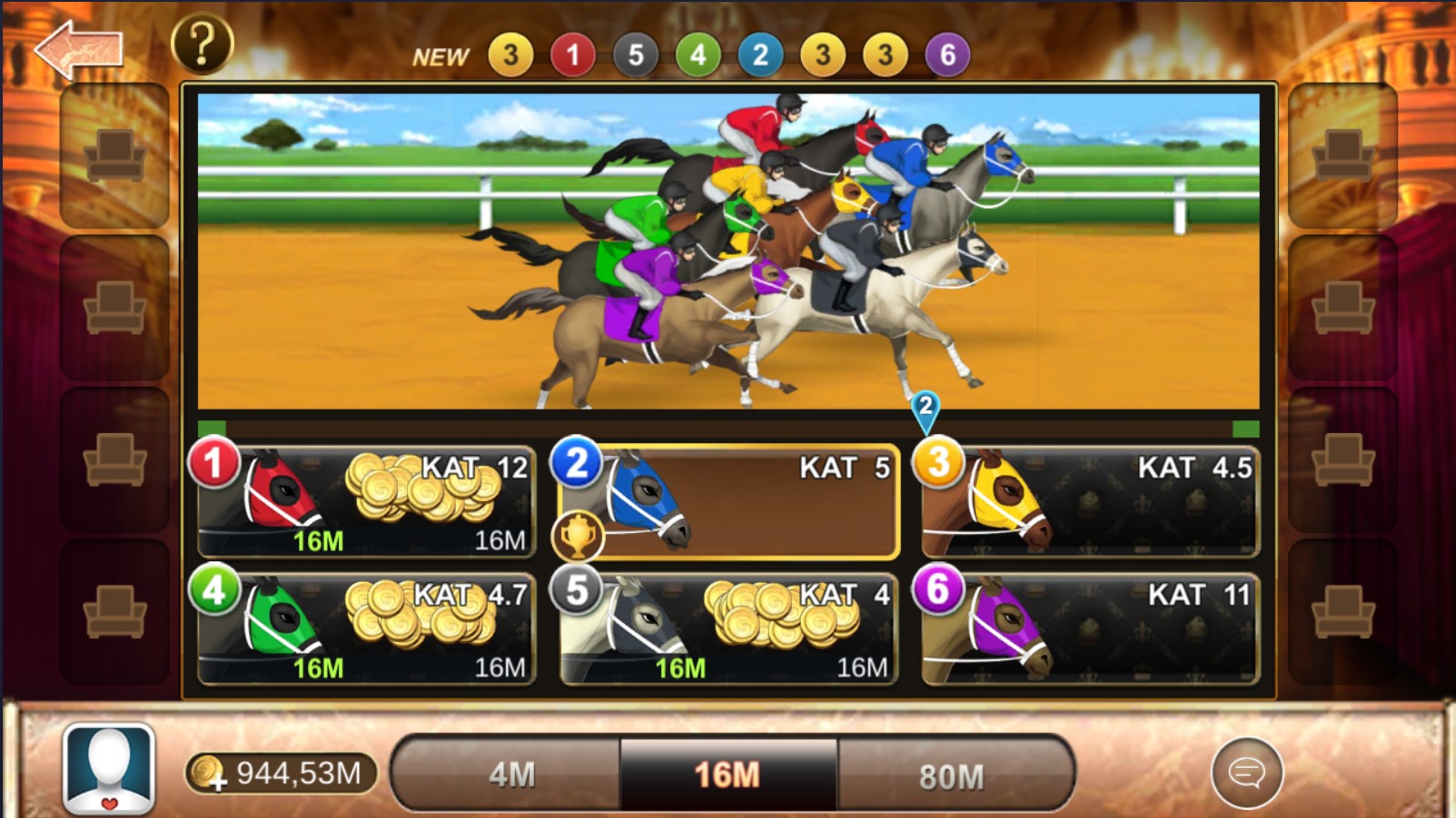Choose the 16M bet amount
The width and height of the screenshot is (1456, 818).
pyautogui.click(x=728, y=774)
